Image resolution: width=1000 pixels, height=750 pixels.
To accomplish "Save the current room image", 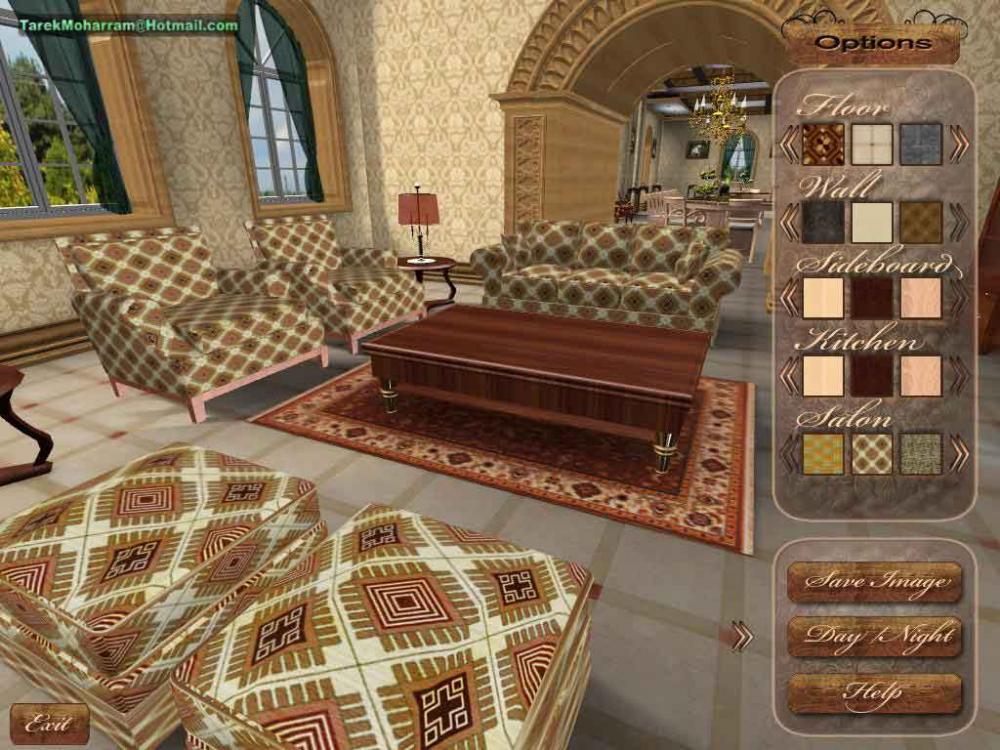I will pos(874,581).
